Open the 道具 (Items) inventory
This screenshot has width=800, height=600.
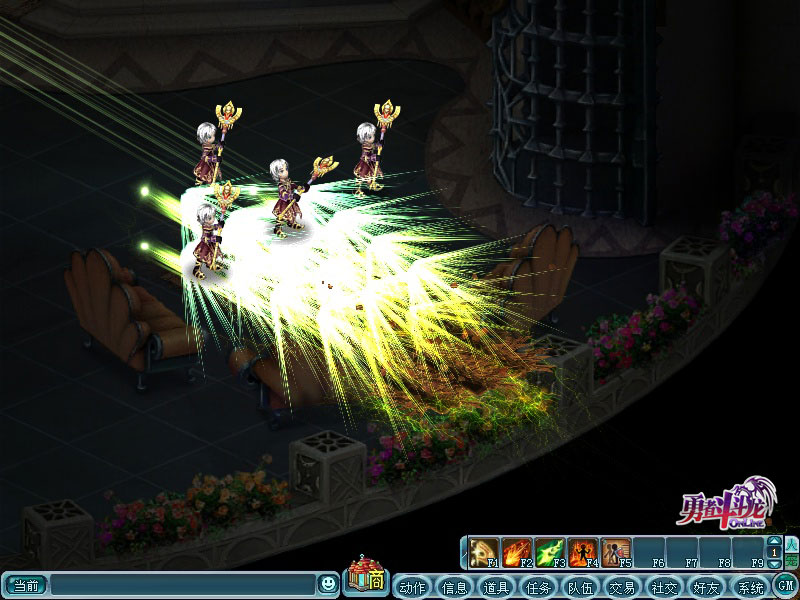[x=496, y=586]
